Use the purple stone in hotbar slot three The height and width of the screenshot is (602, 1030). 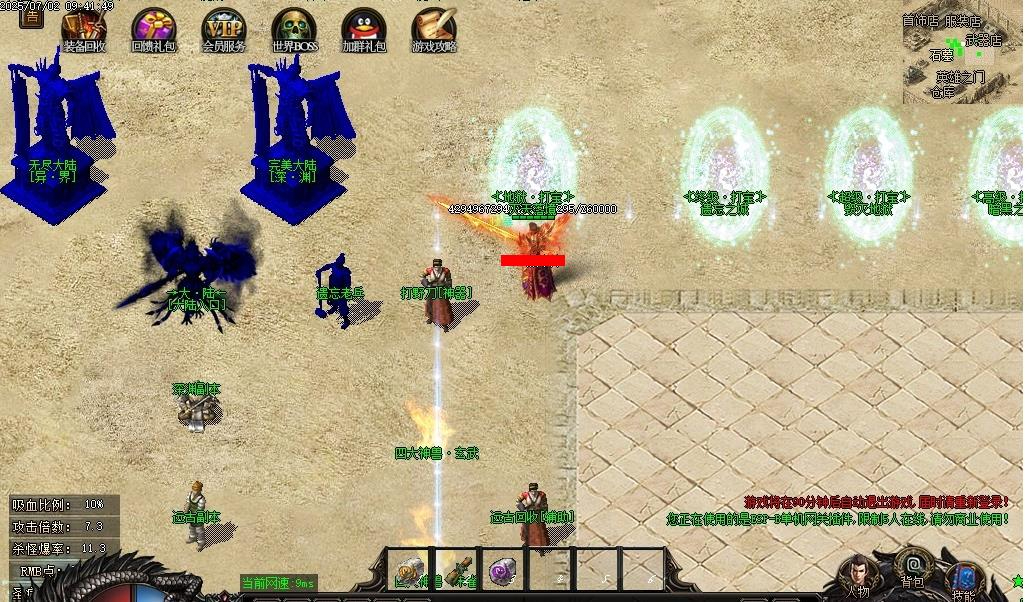[503, 569]
